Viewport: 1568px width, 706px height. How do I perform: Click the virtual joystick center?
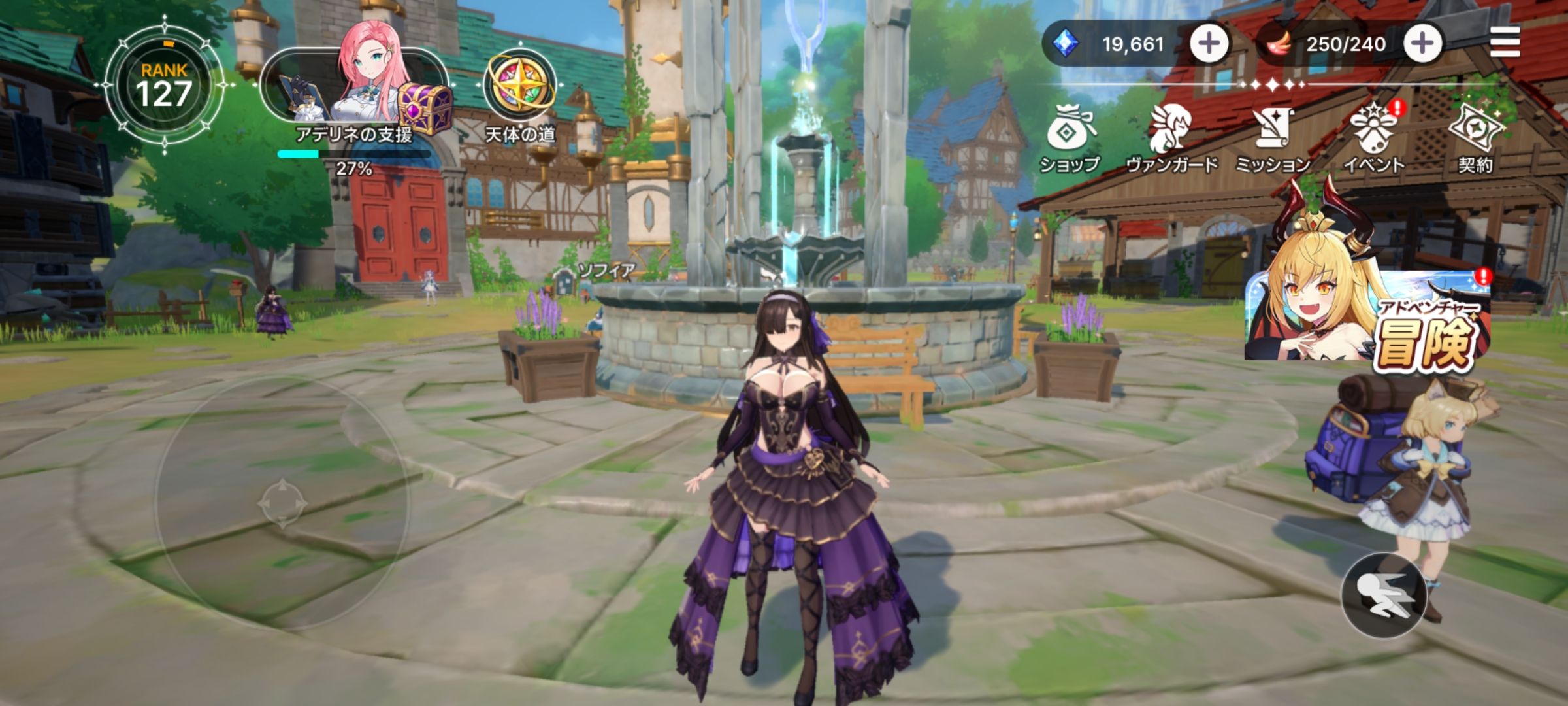point(282,503)
